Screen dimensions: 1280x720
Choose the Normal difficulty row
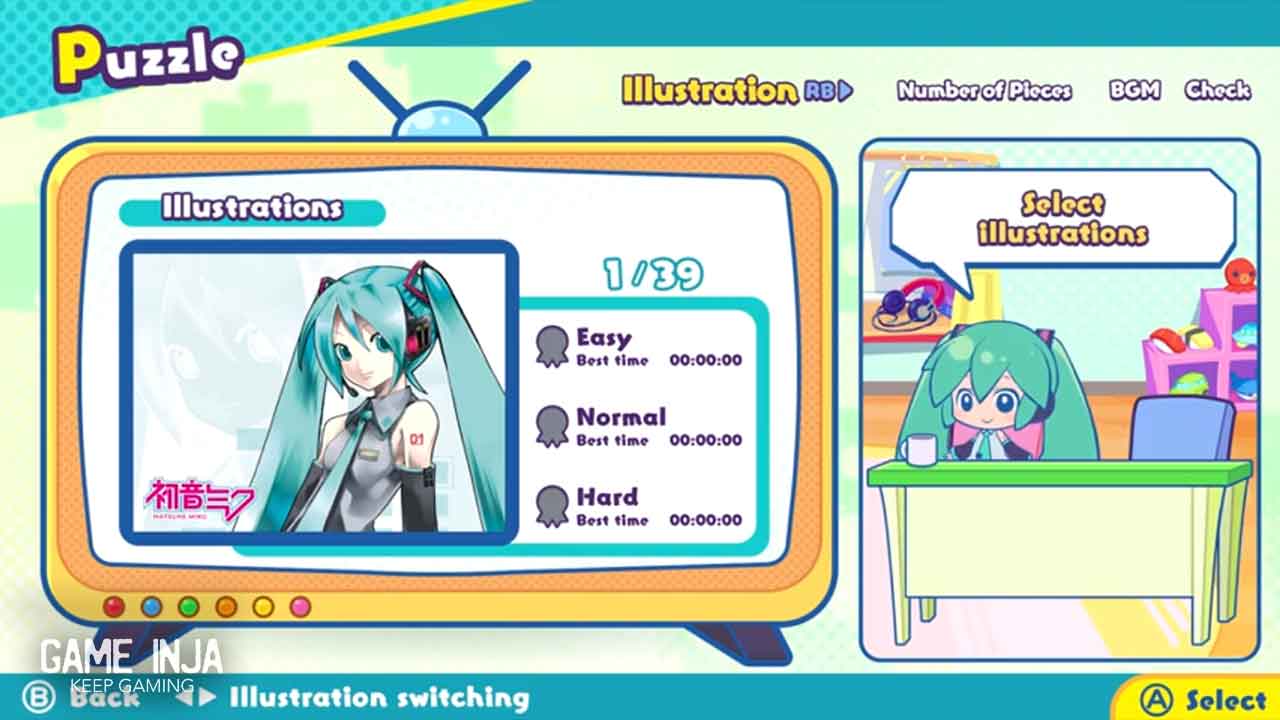pyautogui.click(x=640, y=427)
